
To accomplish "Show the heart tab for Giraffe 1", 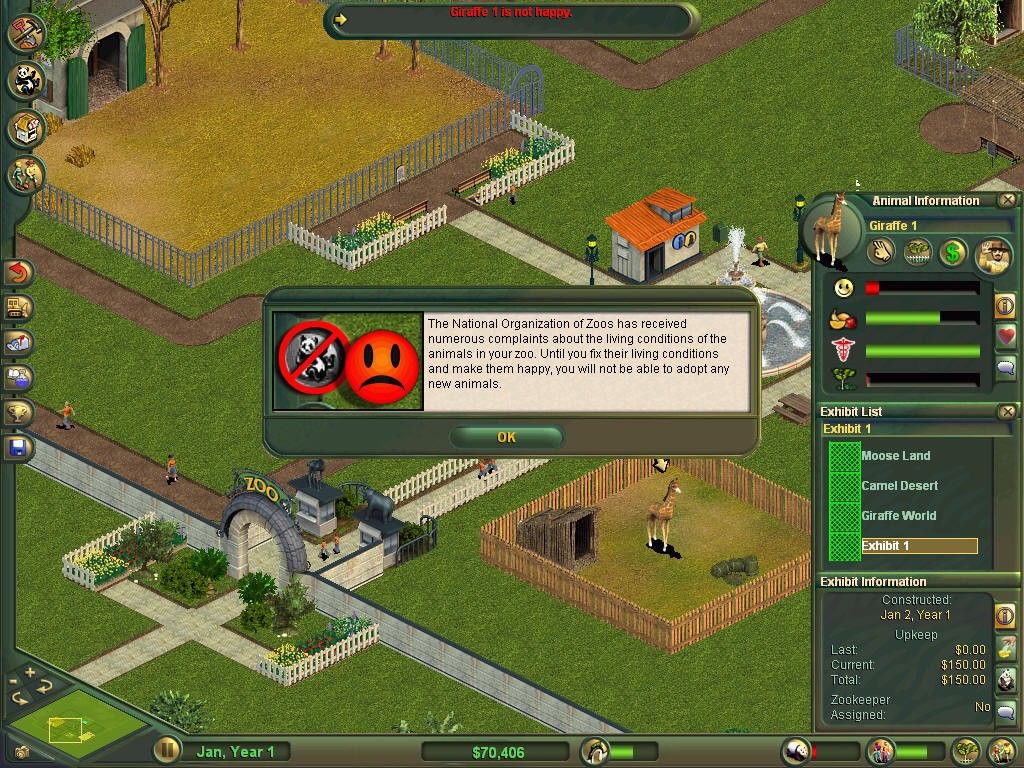I will tap(1006, 336).
